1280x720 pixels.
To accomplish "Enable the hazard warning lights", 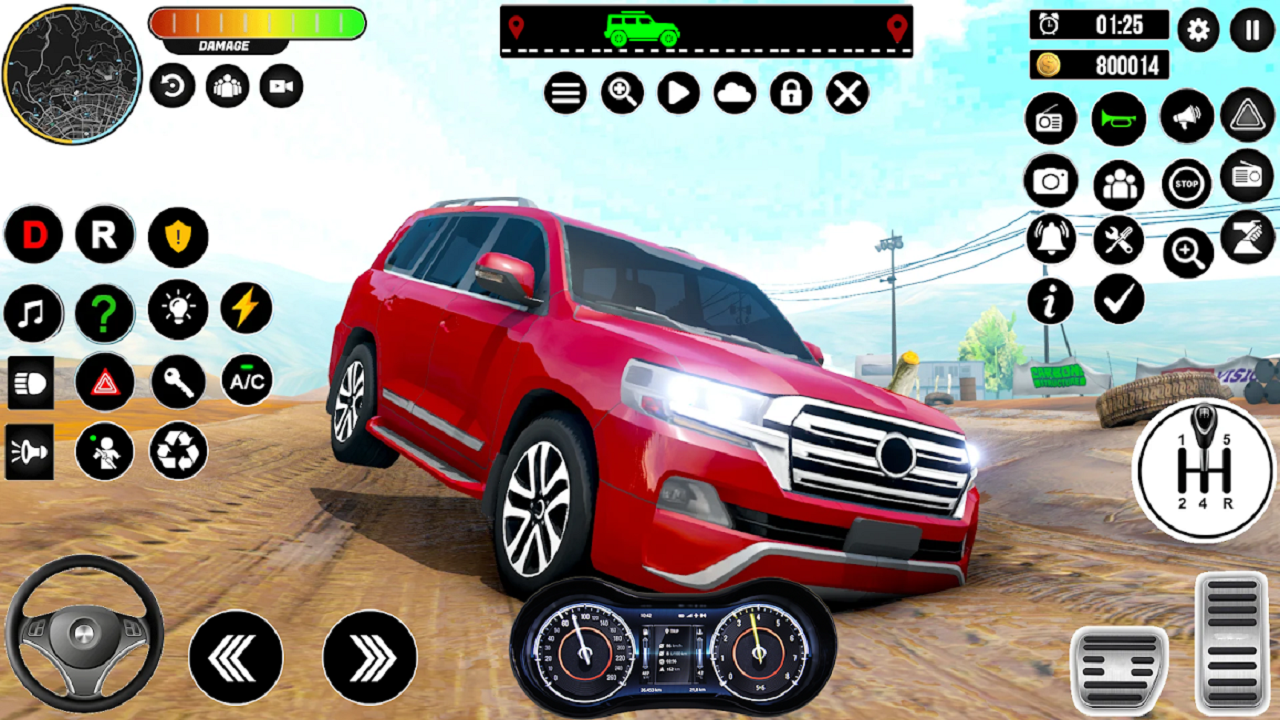I will pos(103,383).
